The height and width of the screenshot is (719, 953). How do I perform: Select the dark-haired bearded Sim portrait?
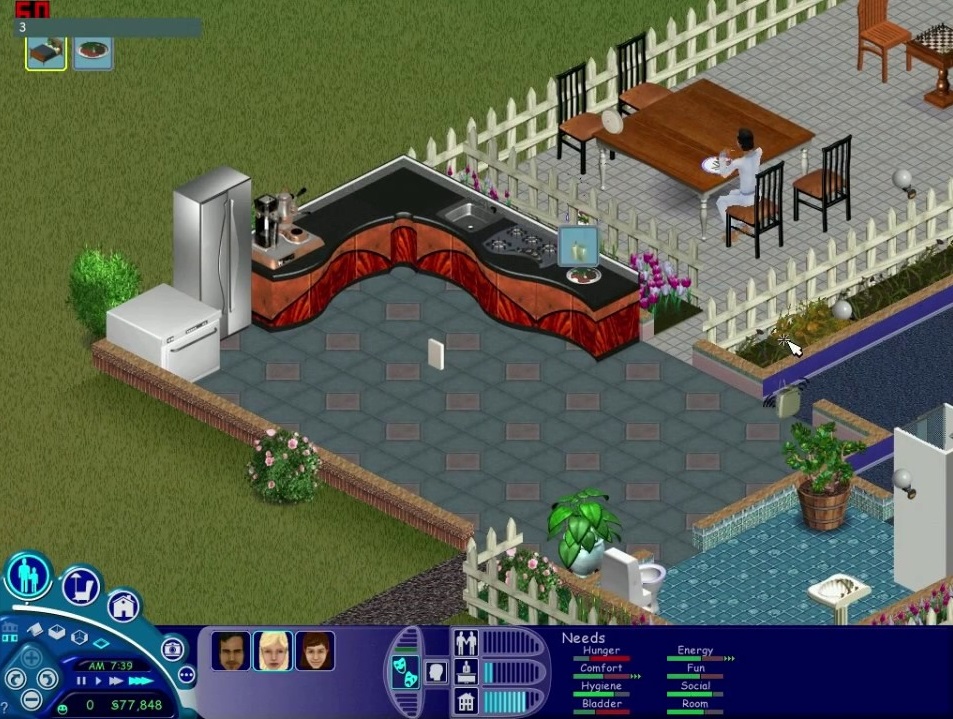(x=231, y=651)
